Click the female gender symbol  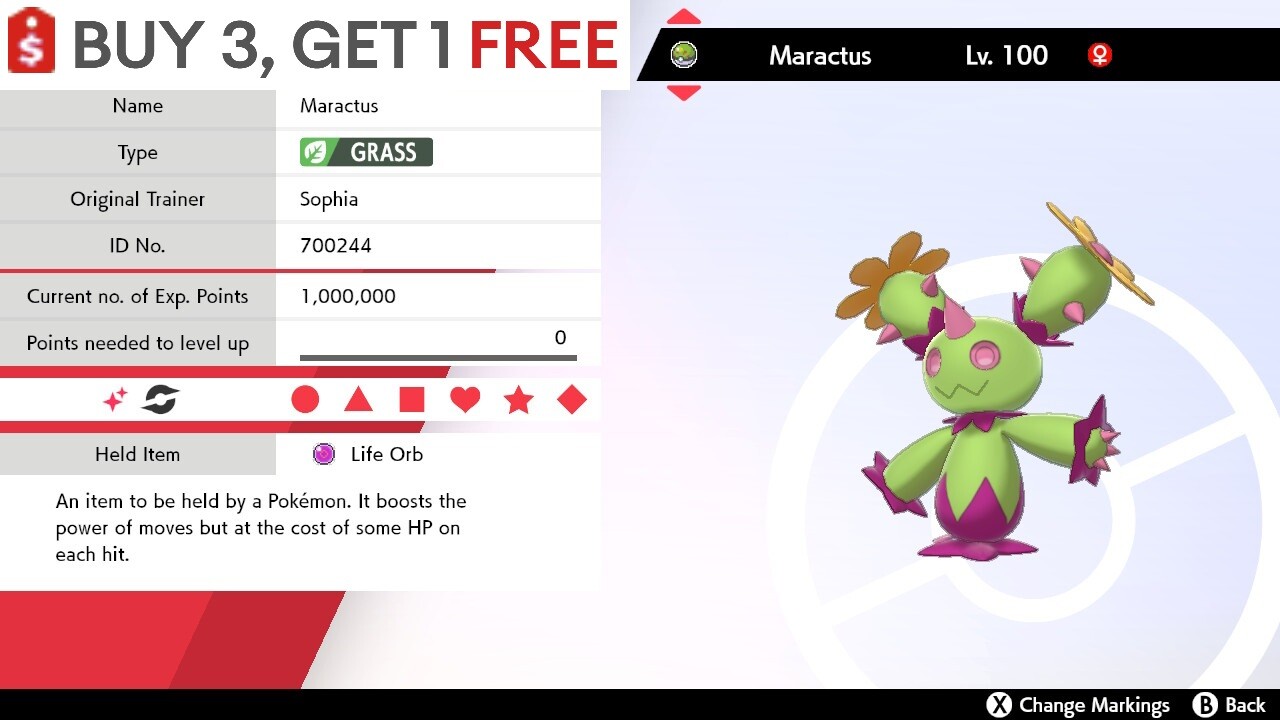[x=1100, y=56]
